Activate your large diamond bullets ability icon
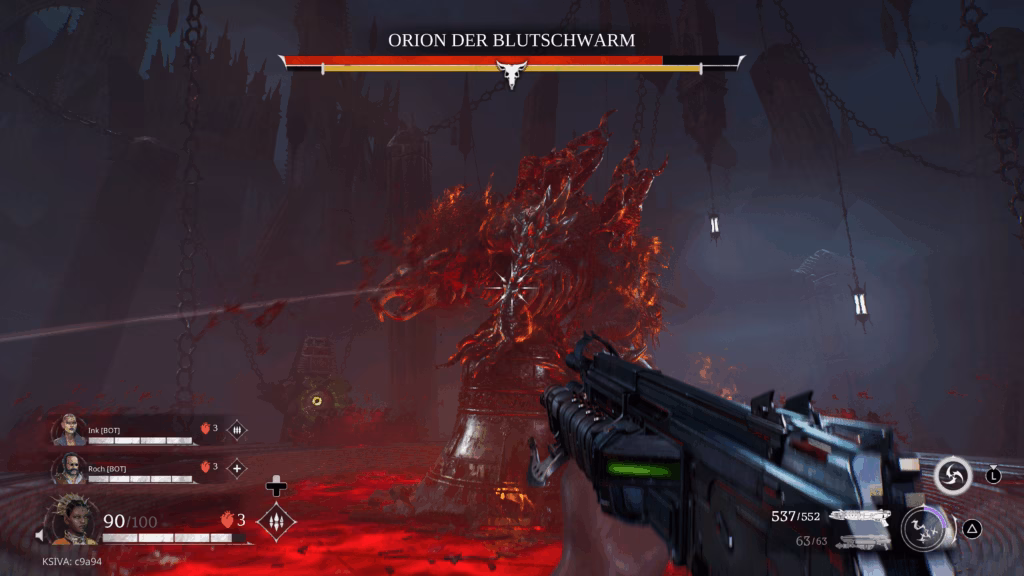The height and width of the screenshot is (576, 1024). point(276,521)
